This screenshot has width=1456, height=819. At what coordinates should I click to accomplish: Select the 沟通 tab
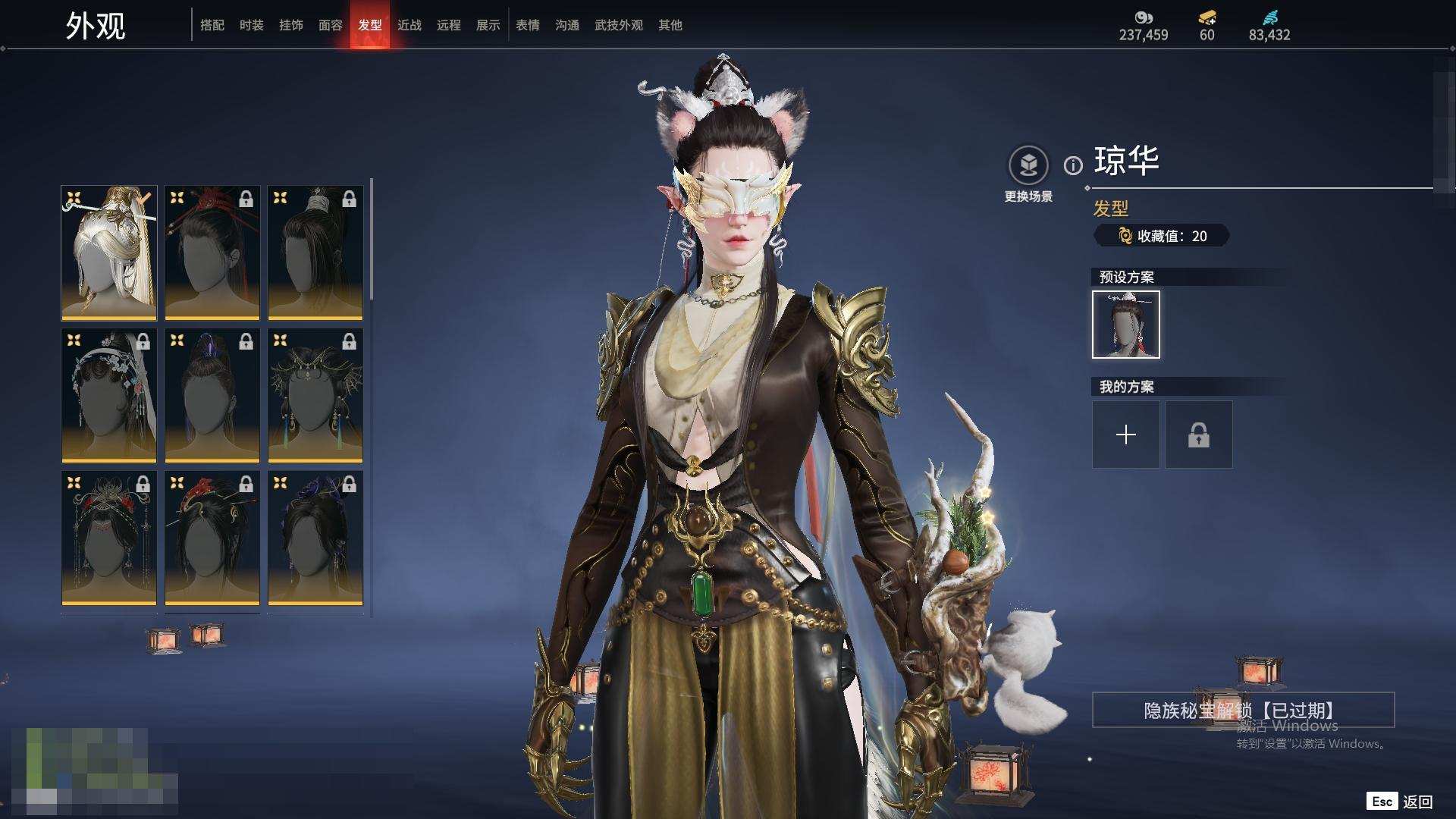pyautogui.click(x=567, y=25)
